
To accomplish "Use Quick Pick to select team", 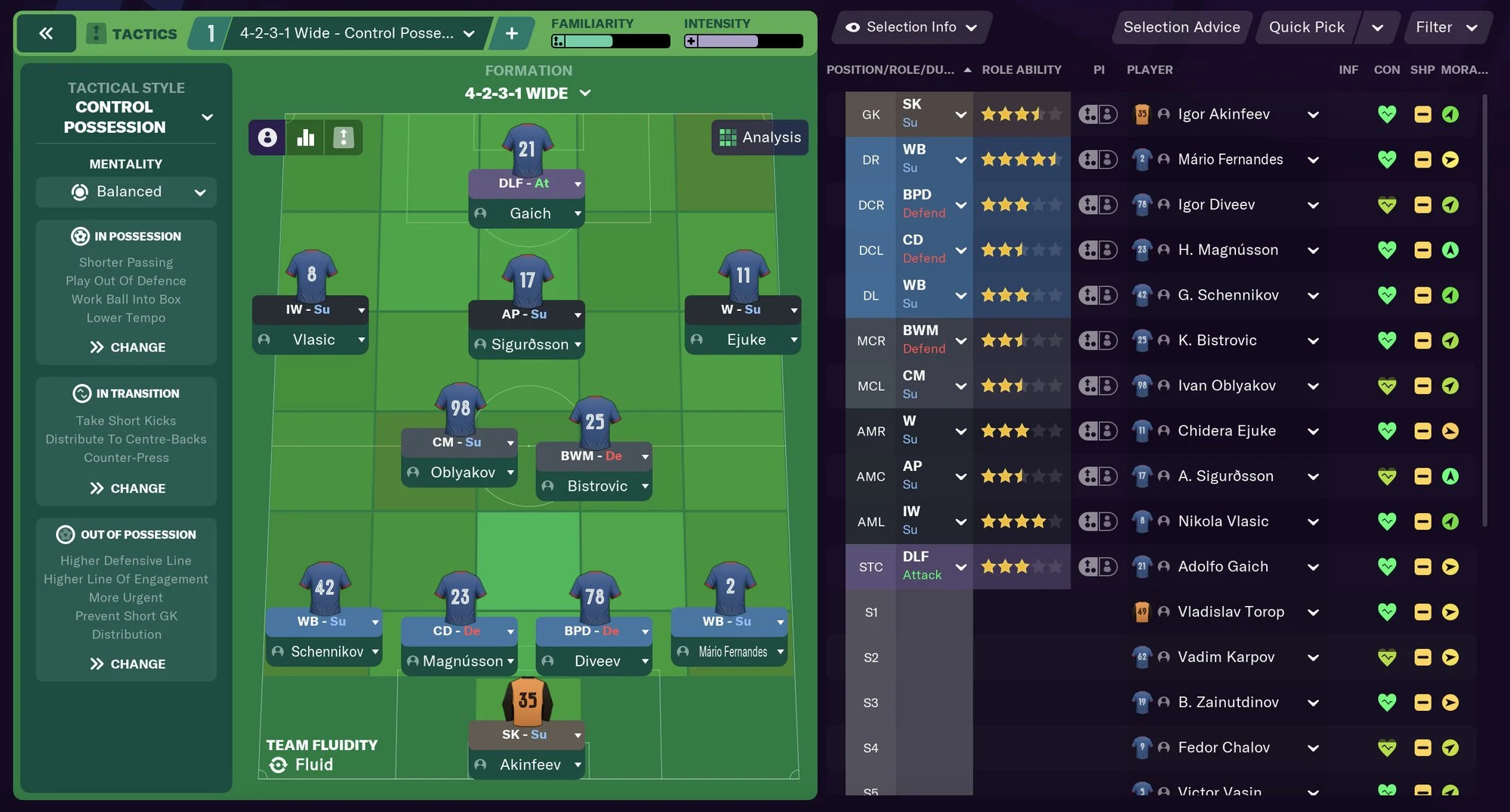I will coord(1306,27).
